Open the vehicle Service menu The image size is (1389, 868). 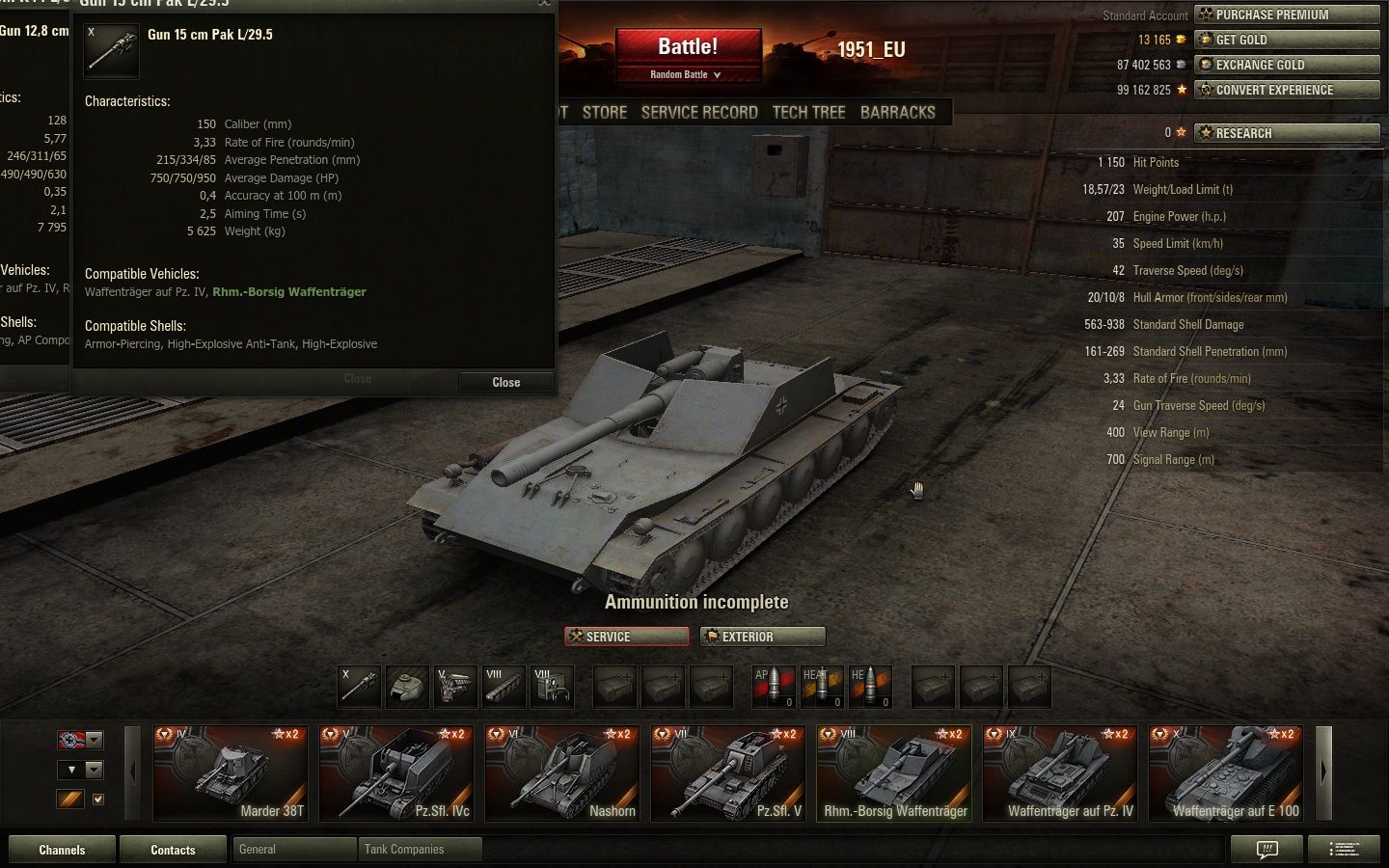pos(626,637)
